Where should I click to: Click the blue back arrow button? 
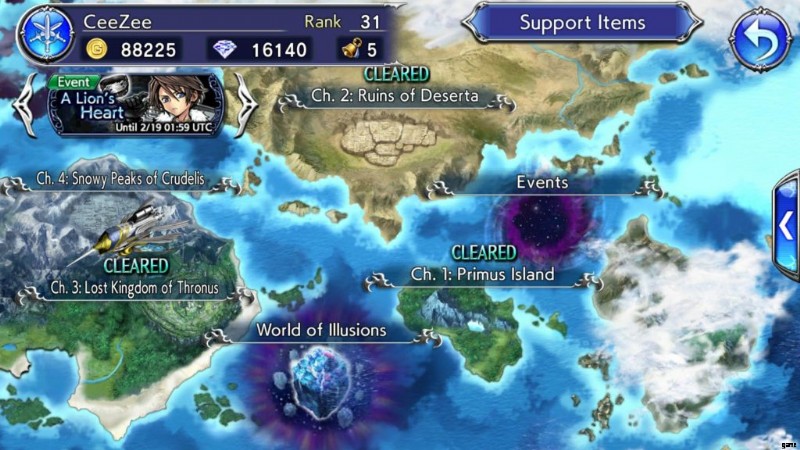759,41
